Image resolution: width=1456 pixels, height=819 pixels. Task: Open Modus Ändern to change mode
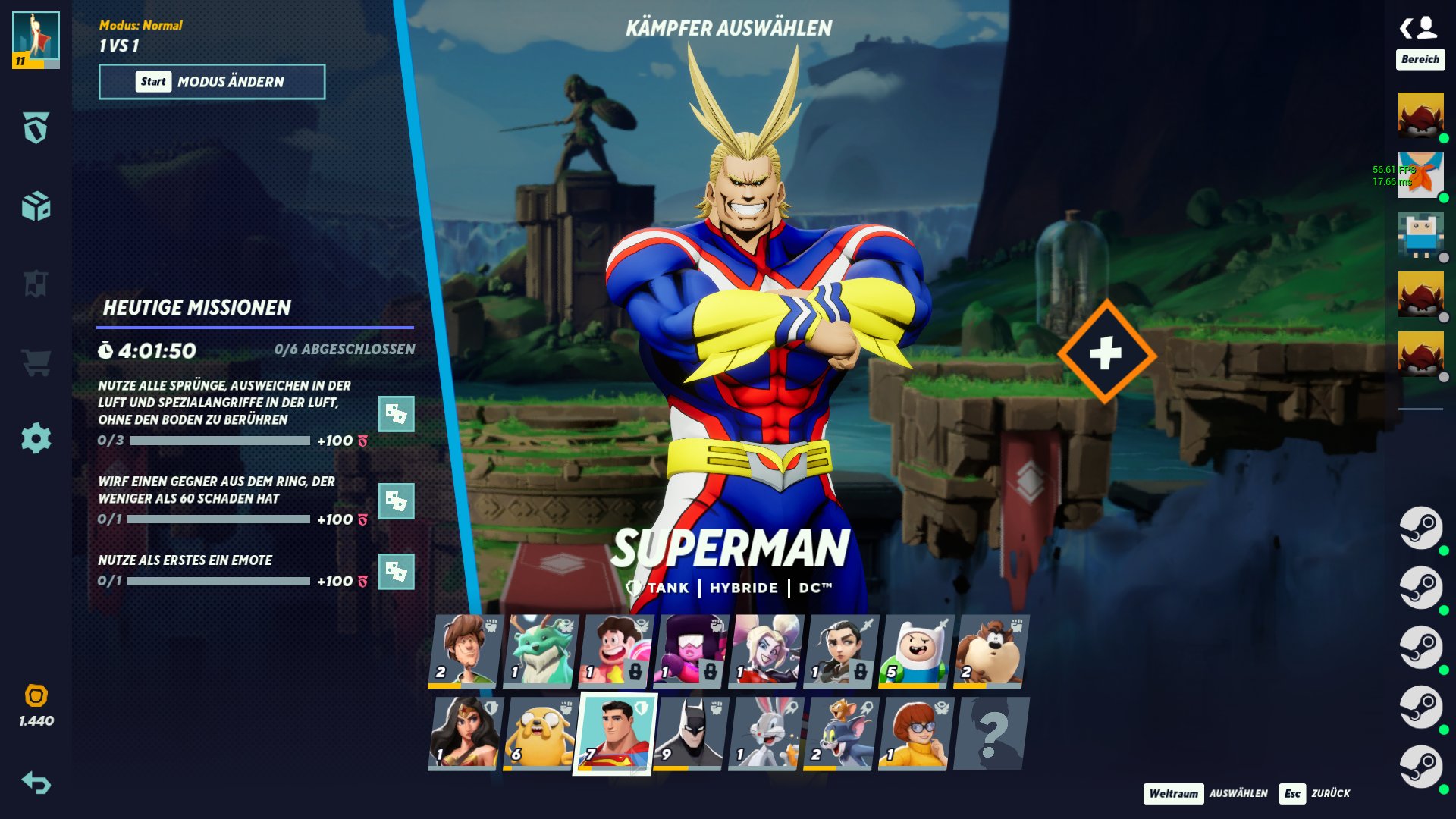click(x=212, y=82)
